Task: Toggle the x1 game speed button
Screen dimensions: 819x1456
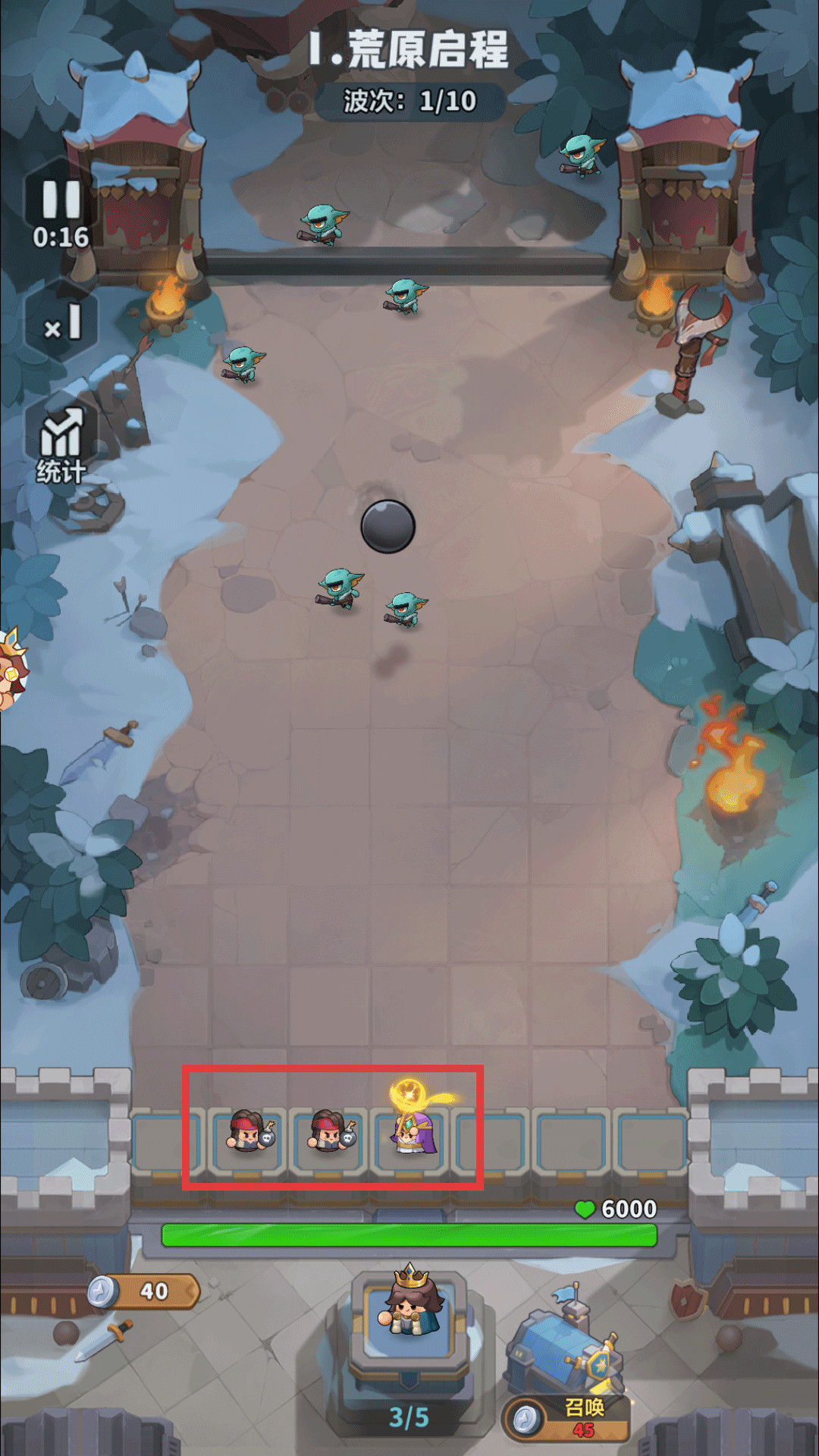Action: pos(62,323)
